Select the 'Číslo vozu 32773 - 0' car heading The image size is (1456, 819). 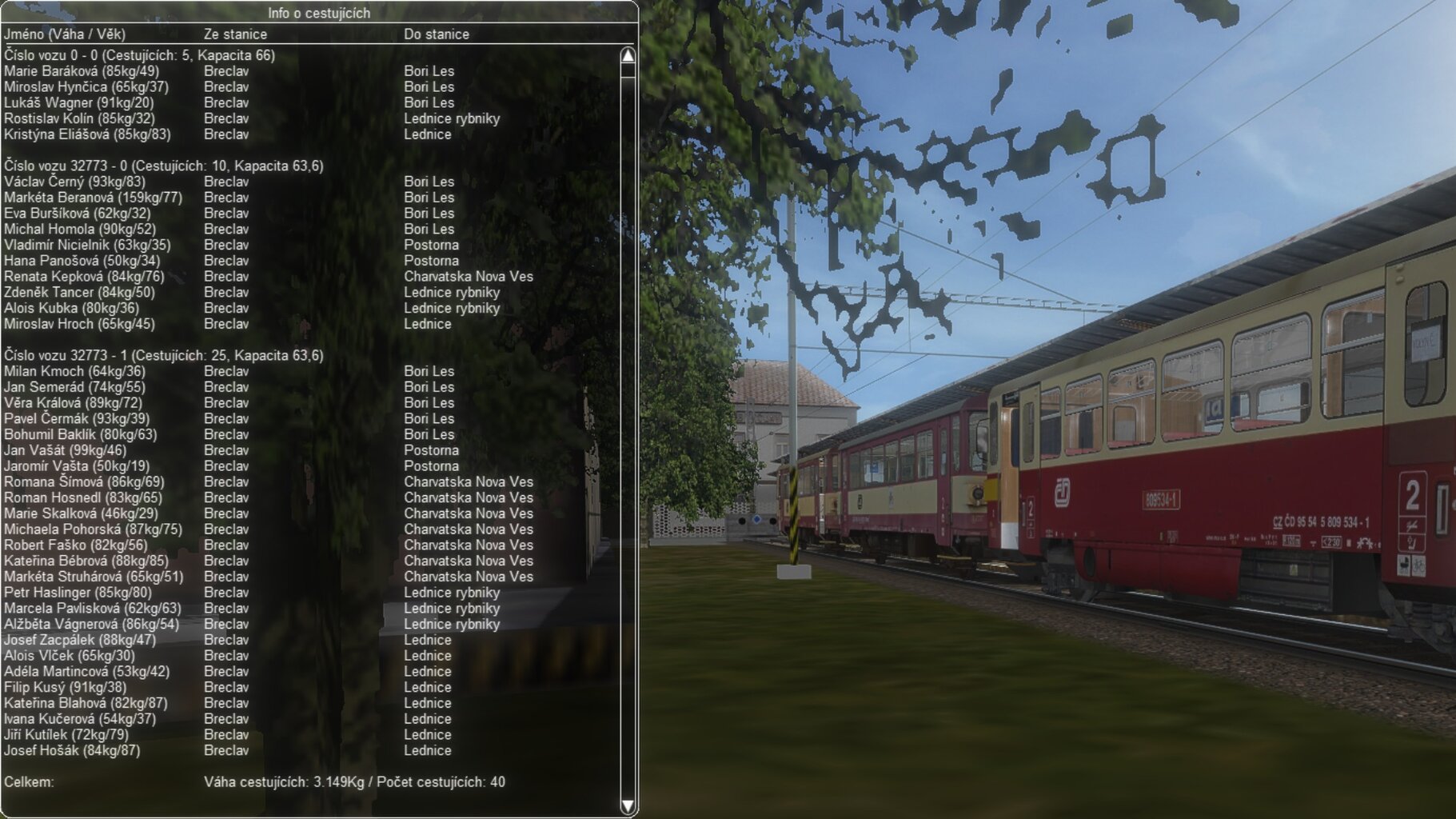tap(164, 166)
